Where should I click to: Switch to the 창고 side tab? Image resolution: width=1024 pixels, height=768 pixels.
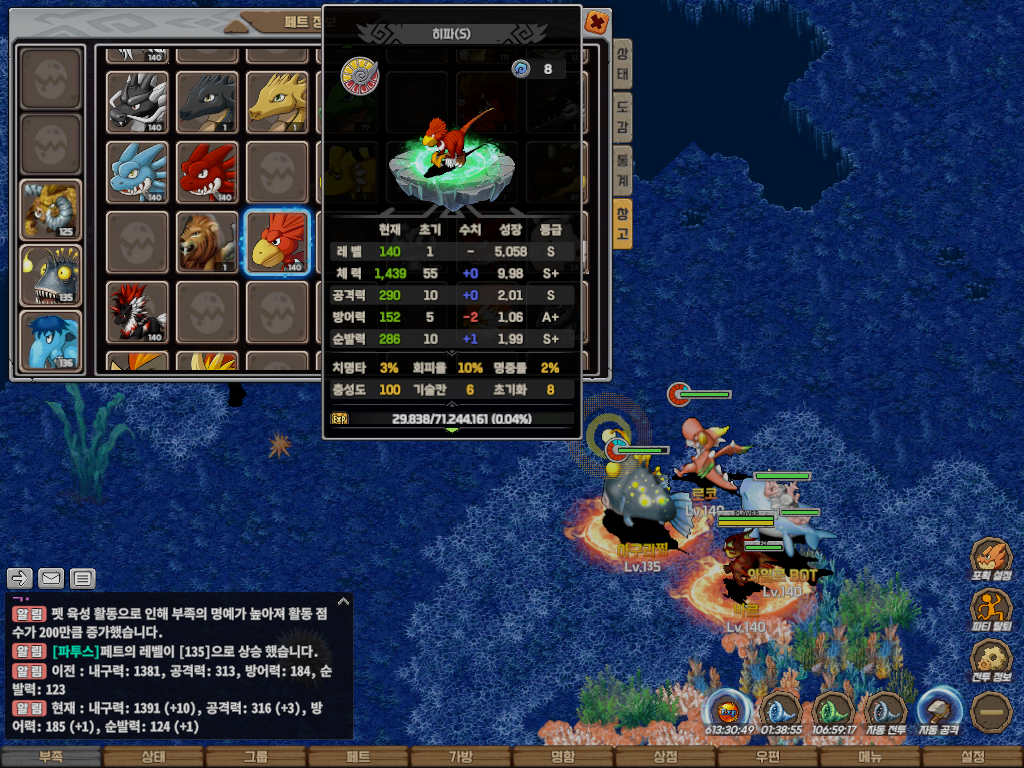(622, 222)
